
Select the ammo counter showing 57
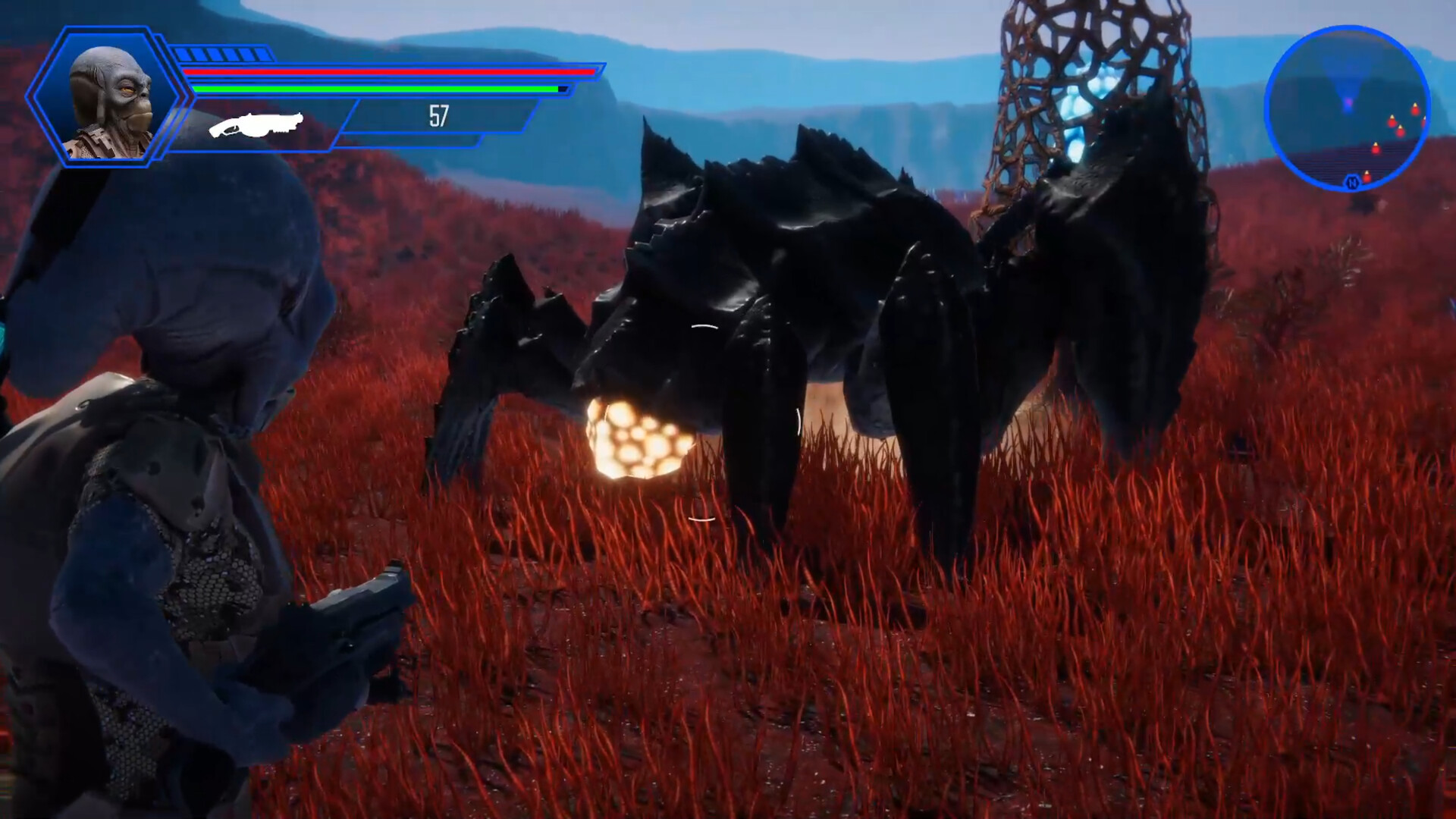(x=437, y=116)
